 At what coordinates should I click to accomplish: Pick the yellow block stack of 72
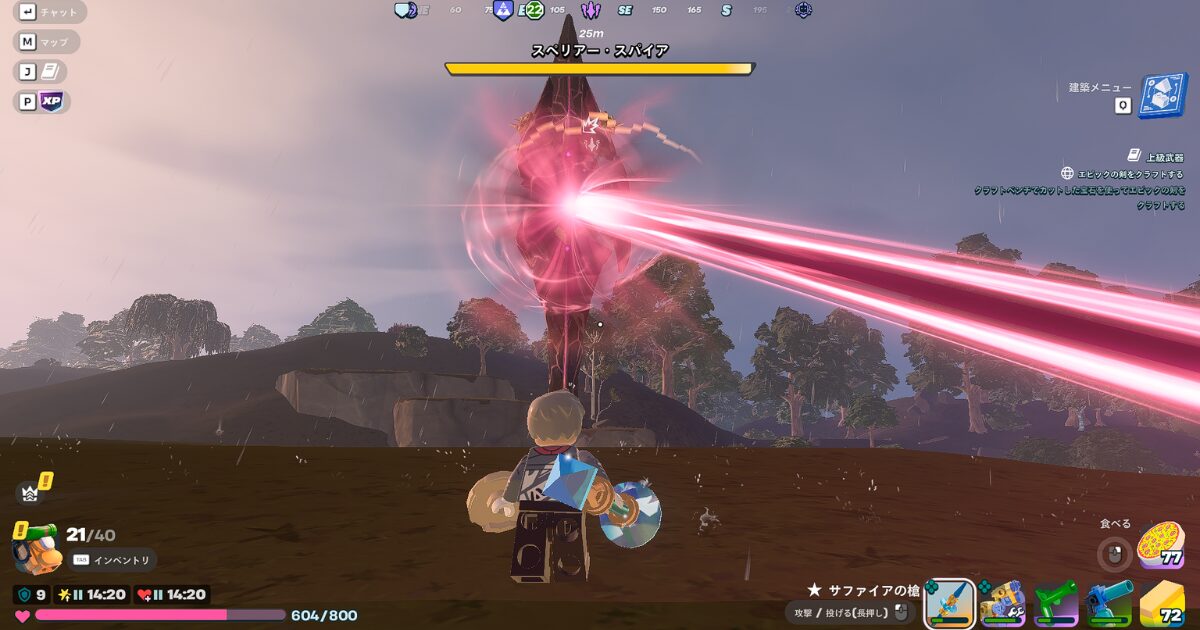point(1162,604)
